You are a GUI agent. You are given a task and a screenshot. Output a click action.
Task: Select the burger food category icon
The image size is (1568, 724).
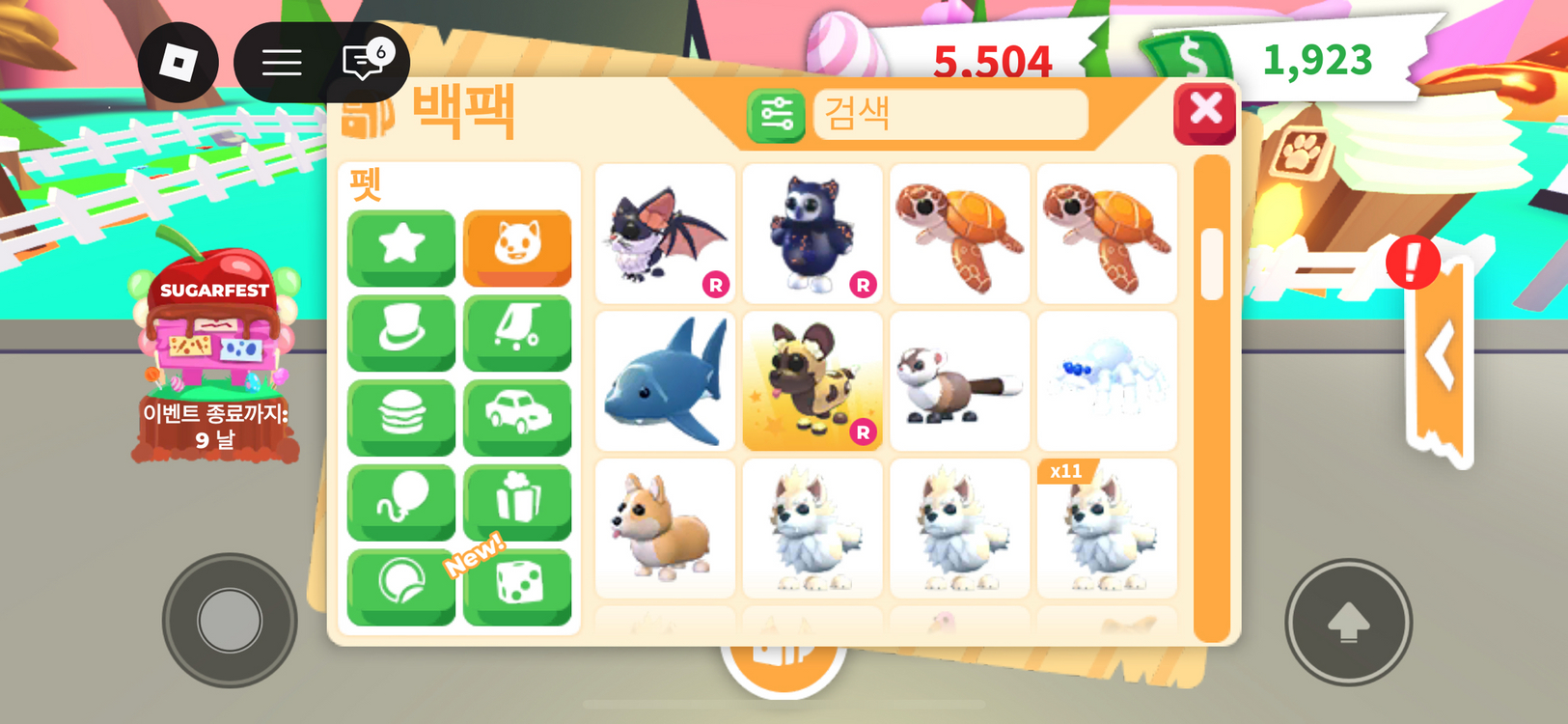pyautogui.click(x=400, y=417)
